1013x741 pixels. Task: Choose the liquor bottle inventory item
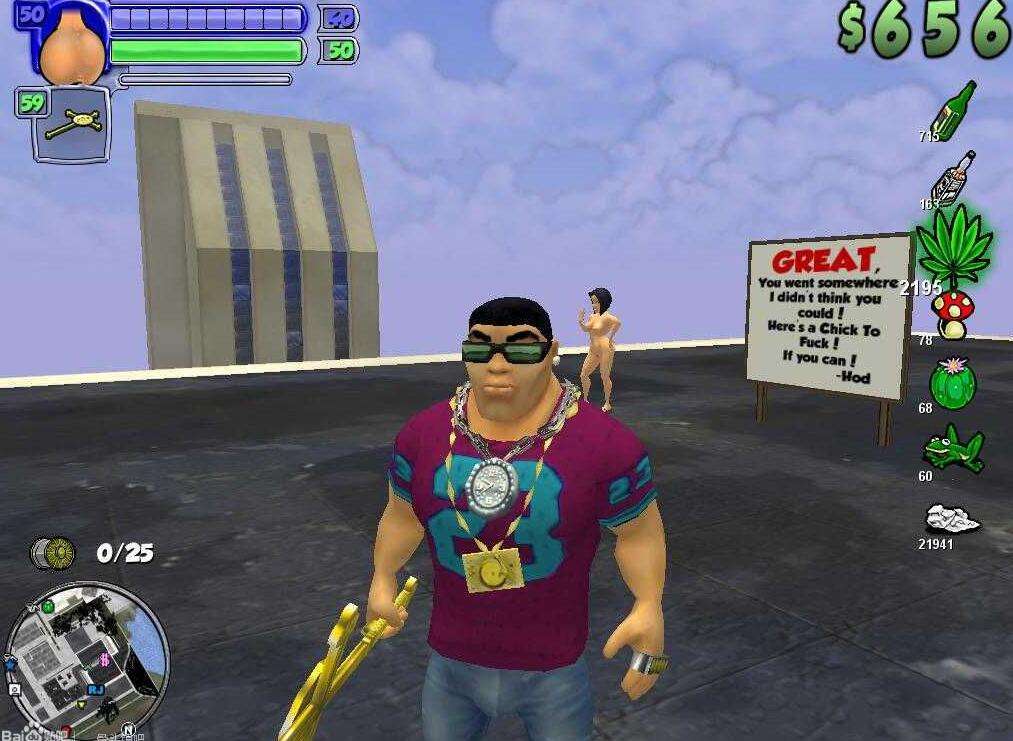coord(955,178)
